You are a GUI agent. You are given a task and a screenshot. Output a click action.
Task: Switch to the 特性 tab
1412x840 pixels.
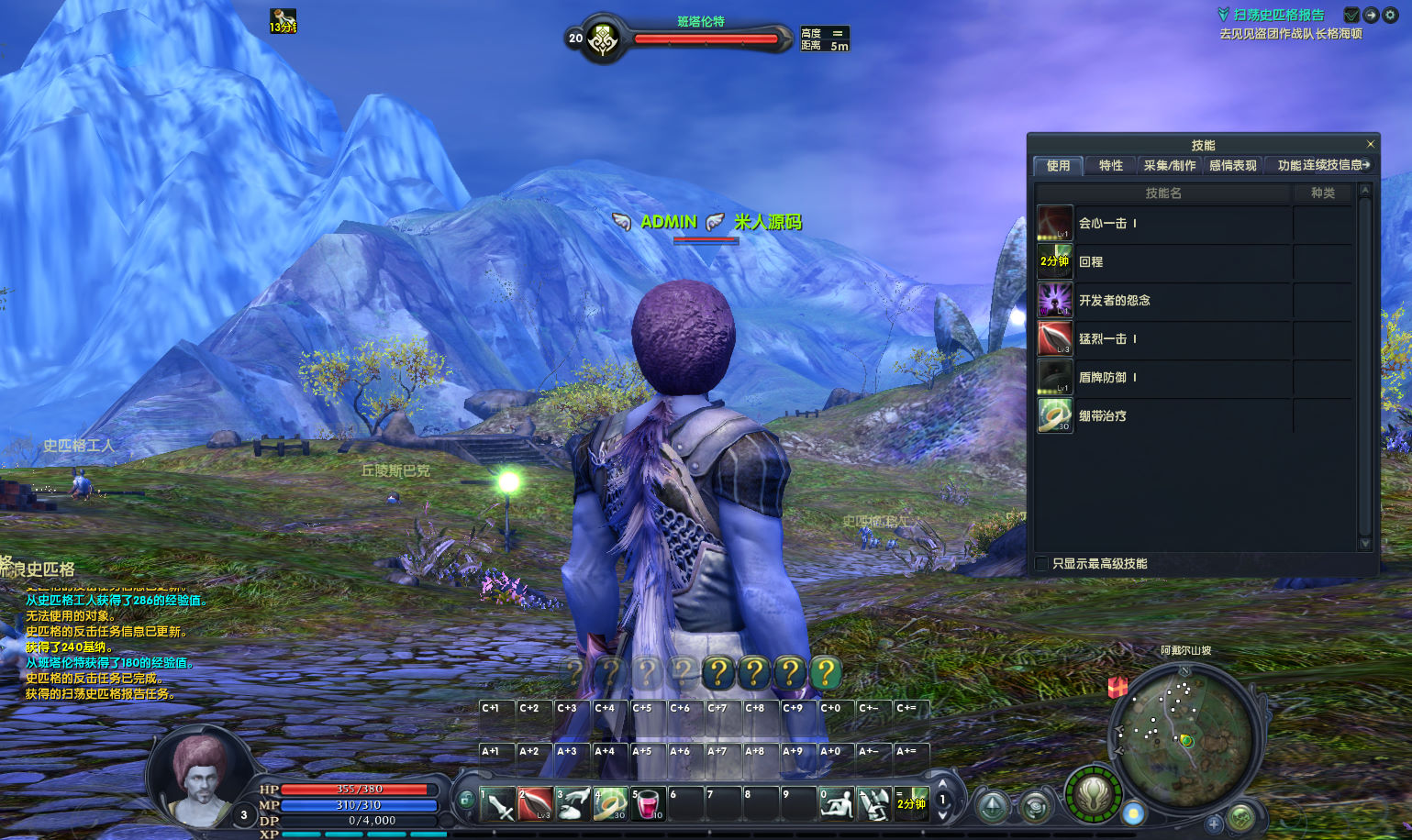pyautogui.click(x=1110, y=165)
